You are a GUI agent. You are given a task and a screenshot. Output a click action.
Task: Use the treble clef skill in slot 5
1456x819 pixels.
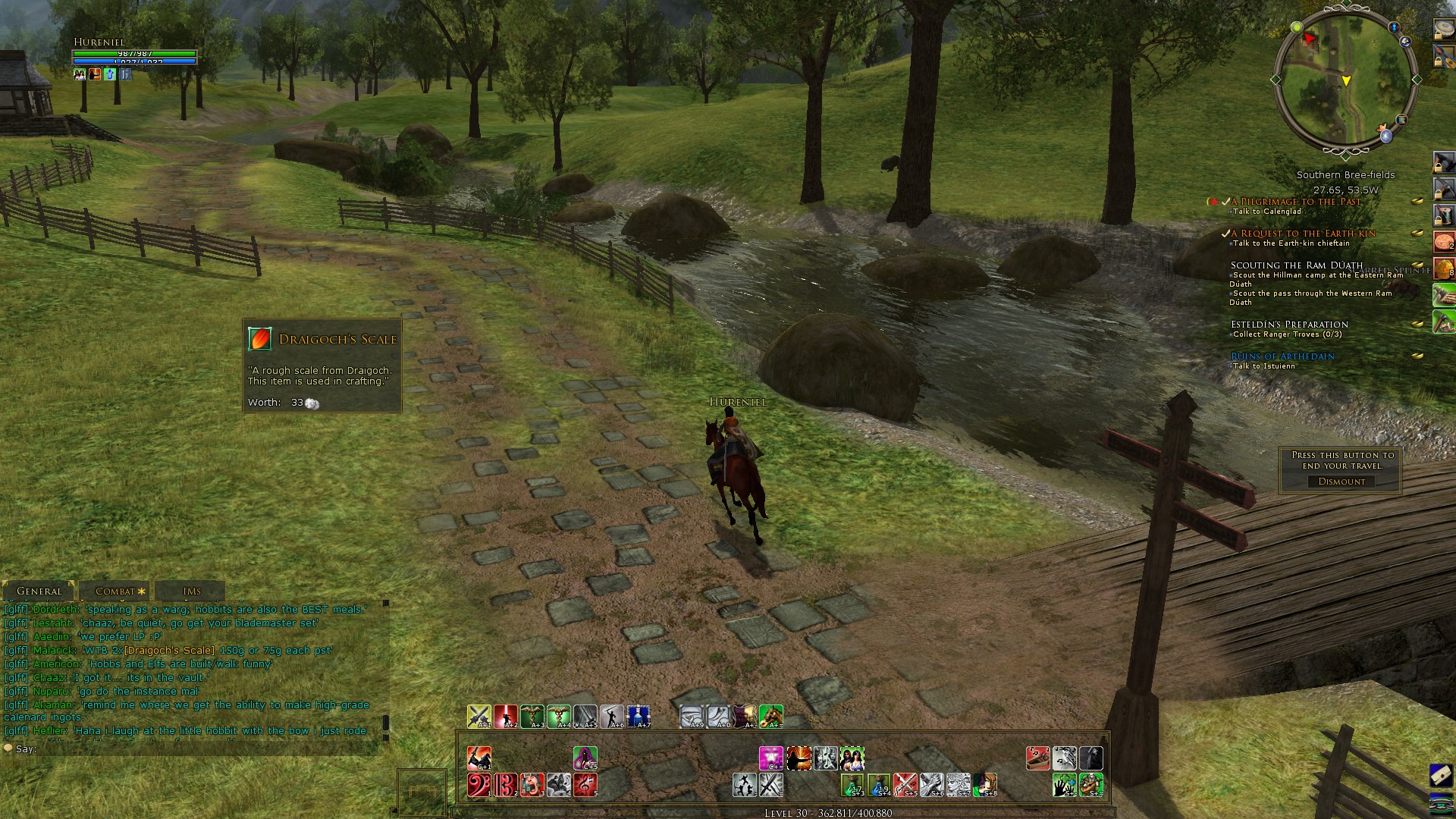[x=585, y=785]
